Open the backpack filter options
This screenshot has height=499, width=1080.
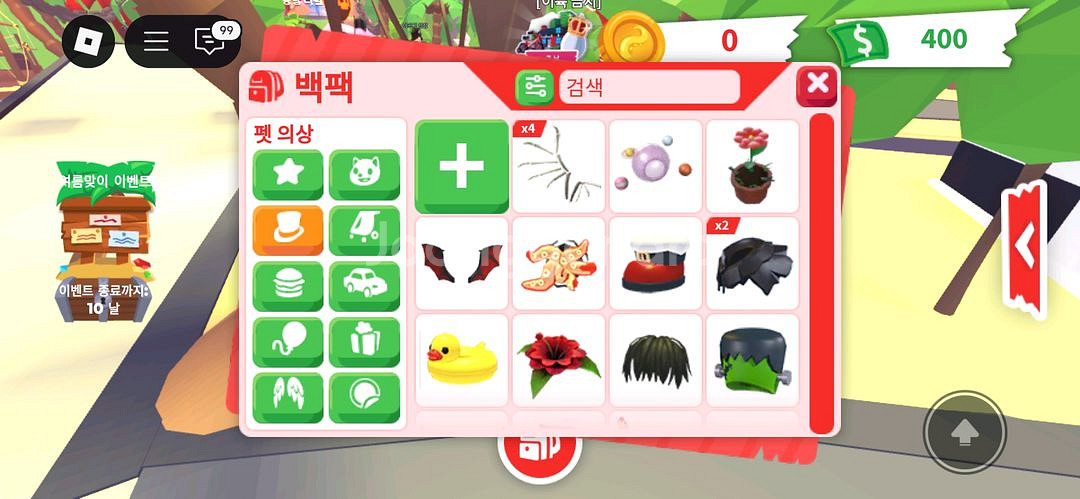click(x=534, y=87)
